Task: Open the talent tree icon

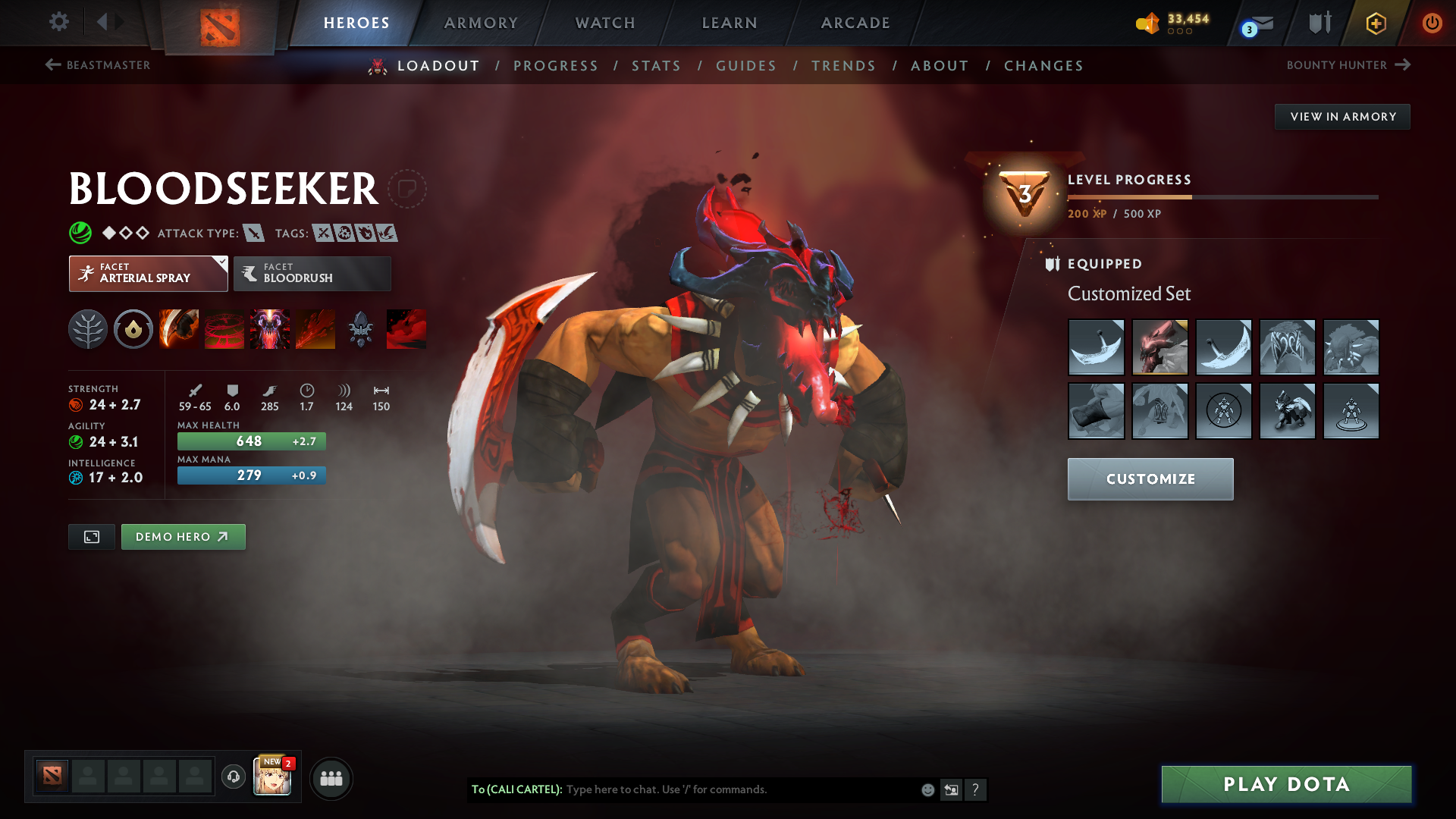Action: coord(88,329)
